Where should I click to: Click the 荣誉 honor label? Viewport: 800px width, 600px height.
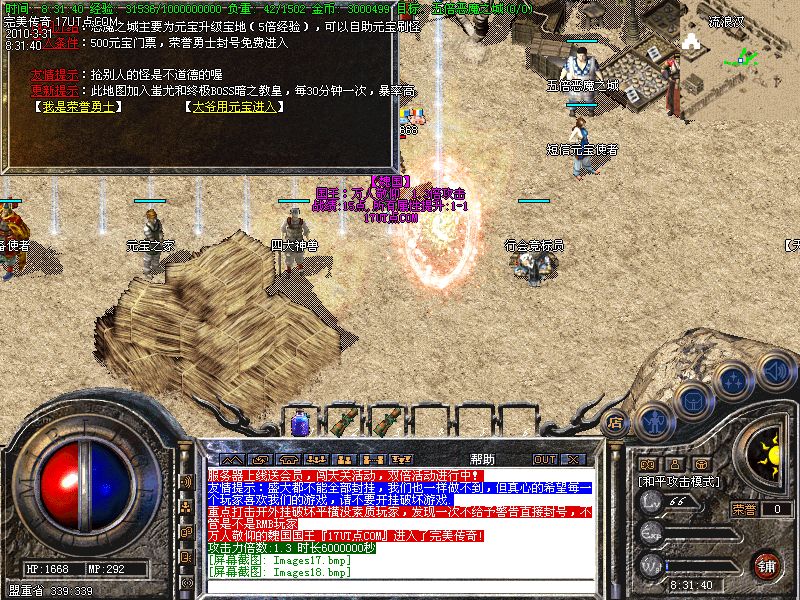743,508
